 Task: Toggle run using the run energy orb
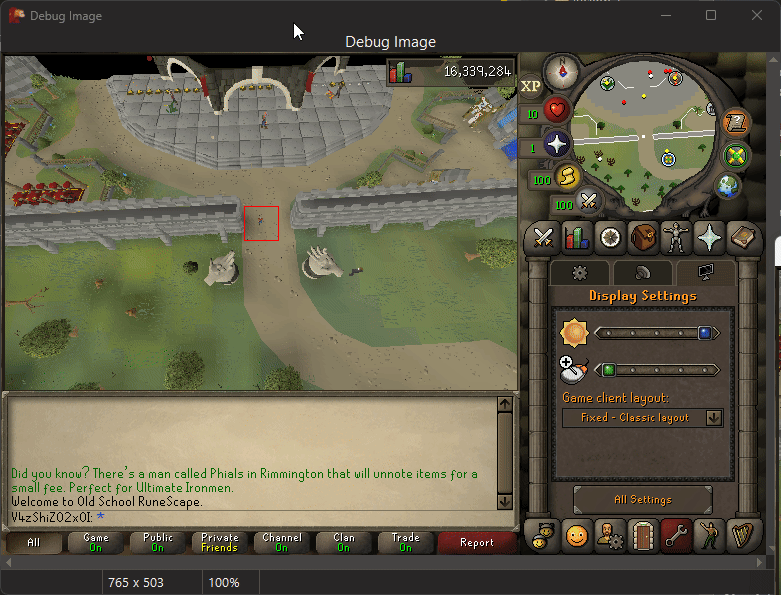pyautogui.click(x=567, y=177)
